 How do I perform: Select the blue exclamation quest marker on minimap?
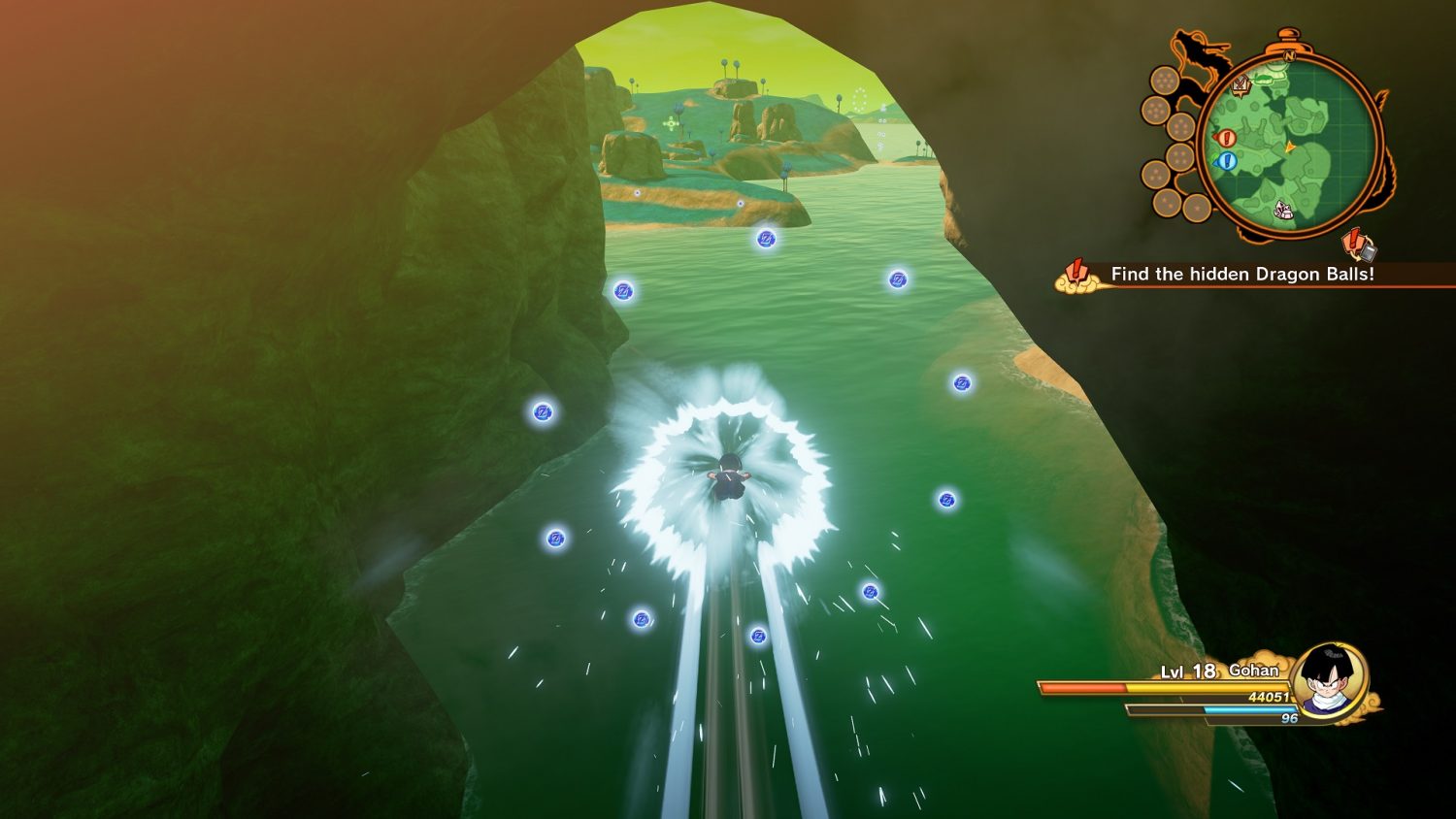point(1227,161)
